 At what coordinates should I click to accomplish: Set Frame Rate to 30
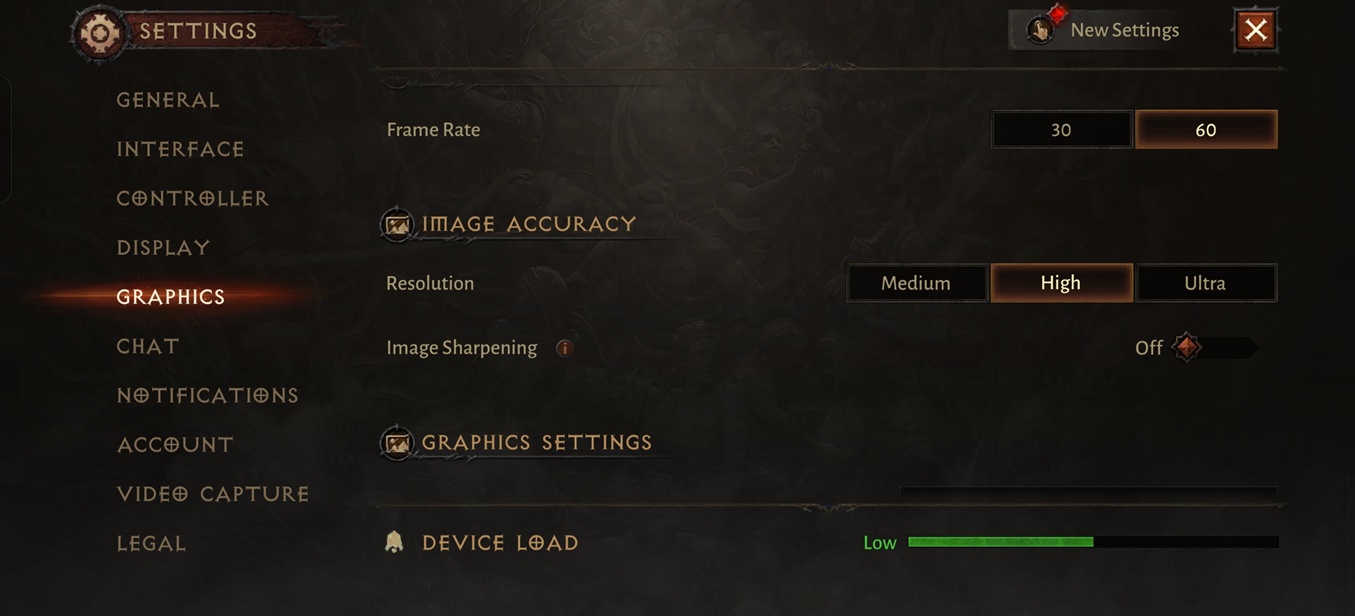1061,130
